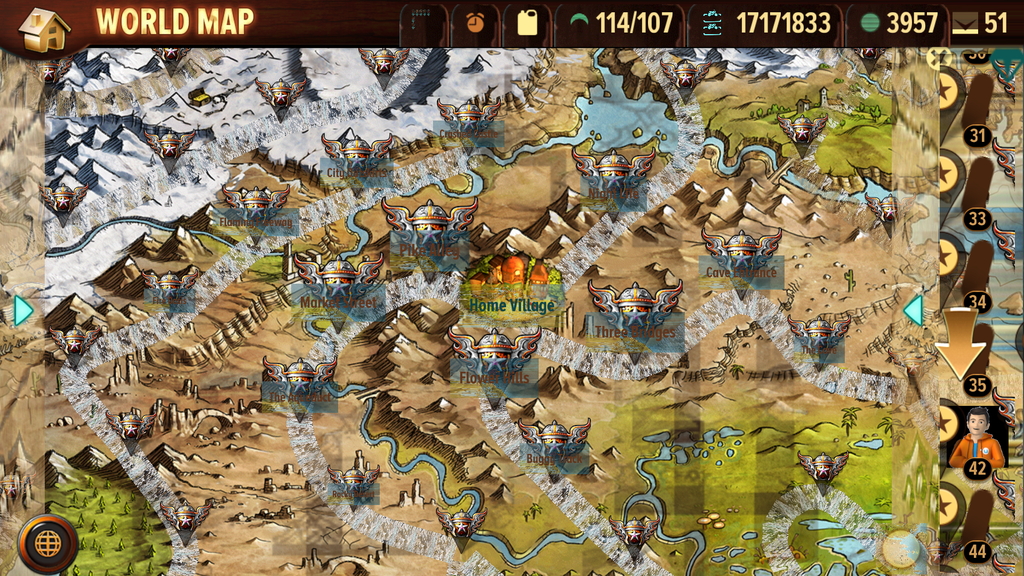Open the globe button in bottom corner
This screenshot has height=576, width=1024.
[x=47, y=543]
